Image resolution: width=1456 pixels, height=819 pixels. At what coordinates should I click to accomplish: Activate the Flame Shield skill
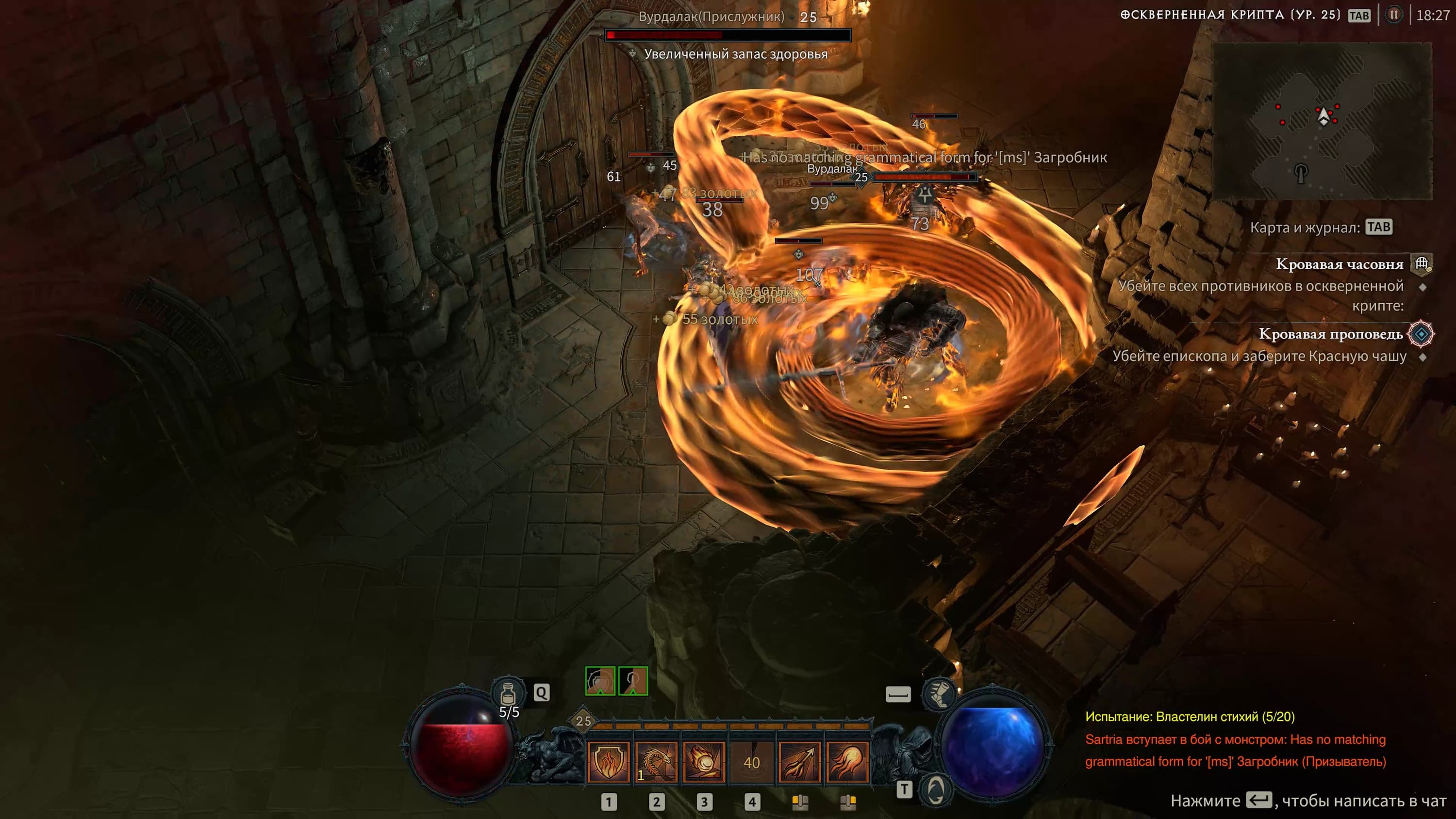[609, 762]
